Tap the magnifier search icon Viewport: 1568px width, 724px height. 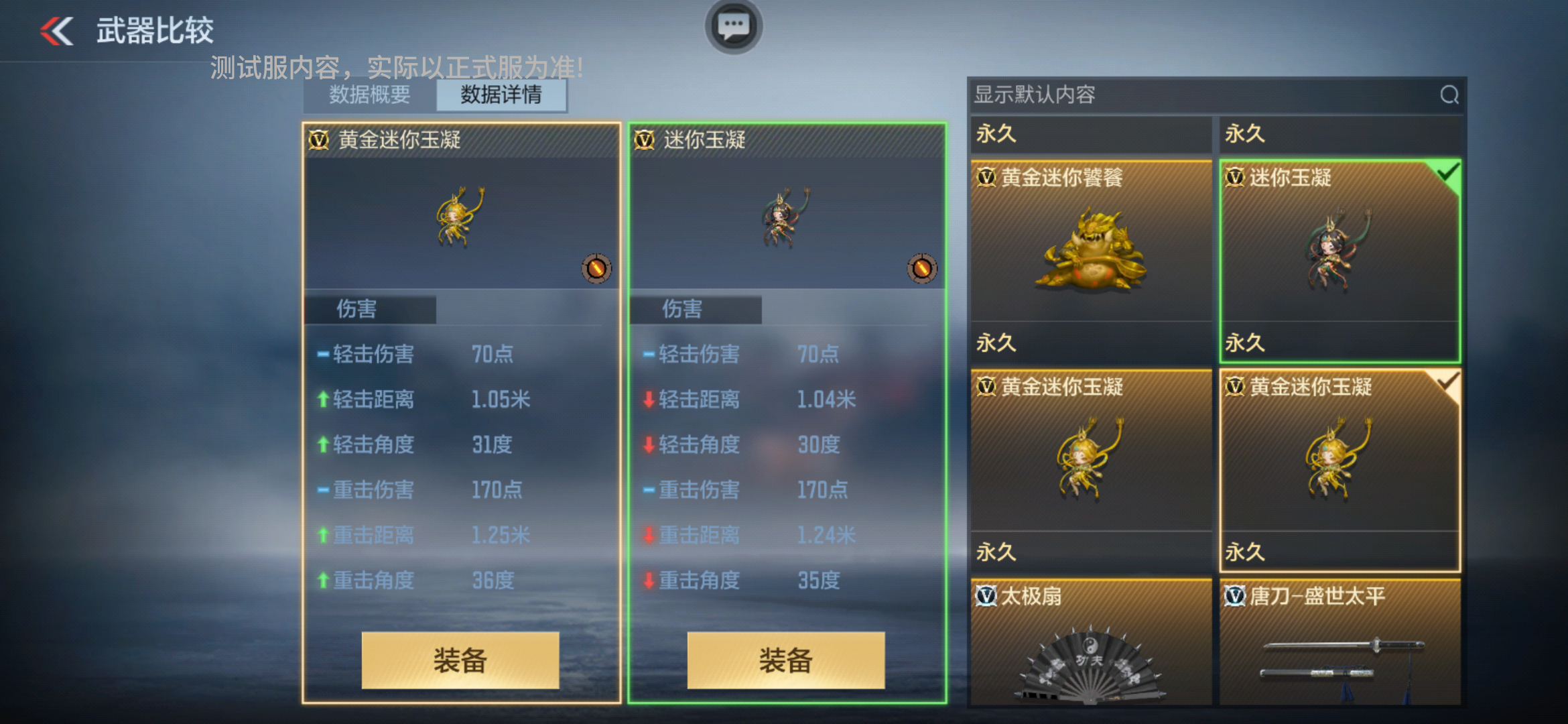click(1449, 95)
